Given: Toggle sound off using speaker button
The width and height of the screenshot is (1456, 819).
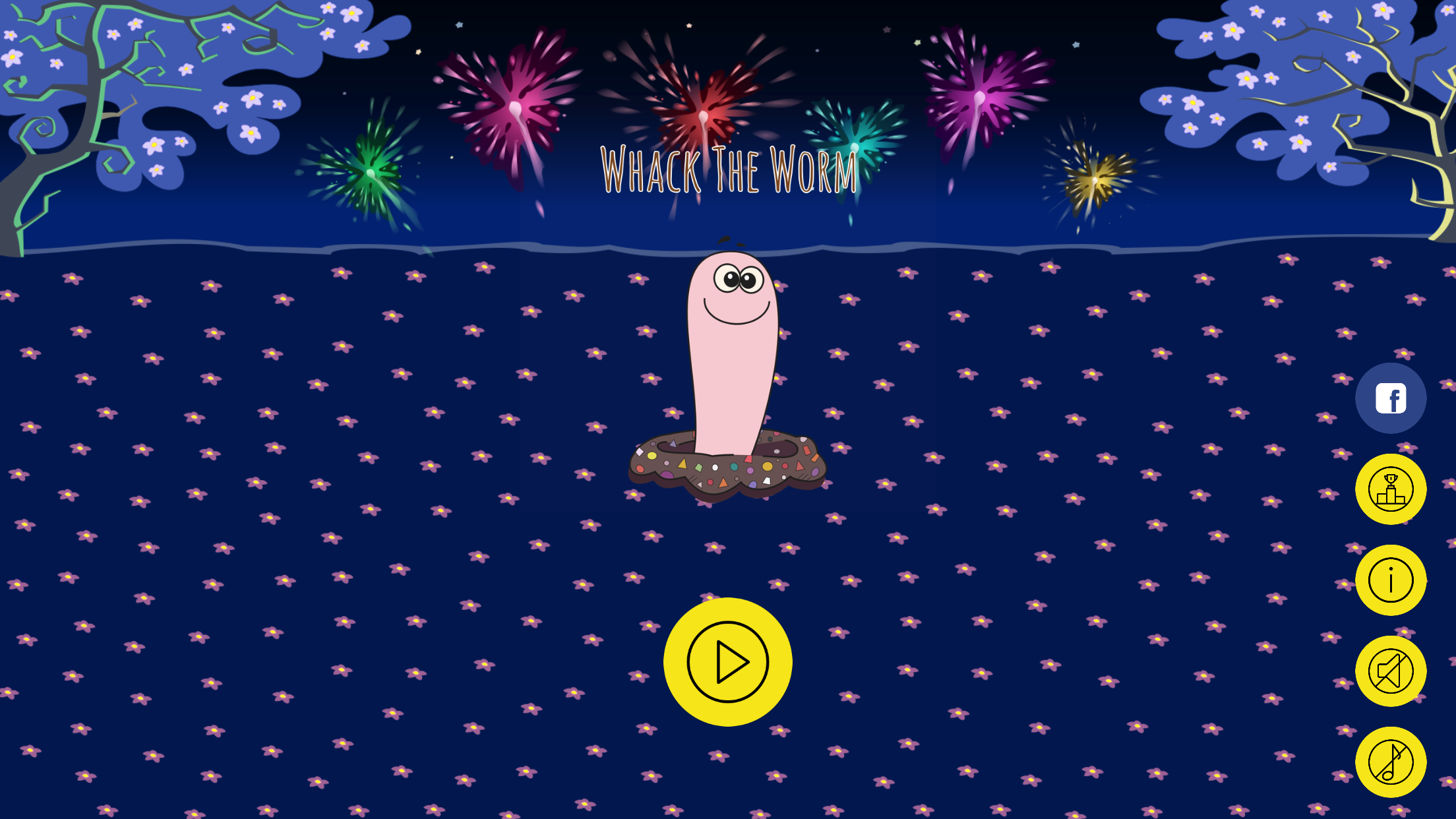Looking at the screenshot, I should coord(1391,672).
